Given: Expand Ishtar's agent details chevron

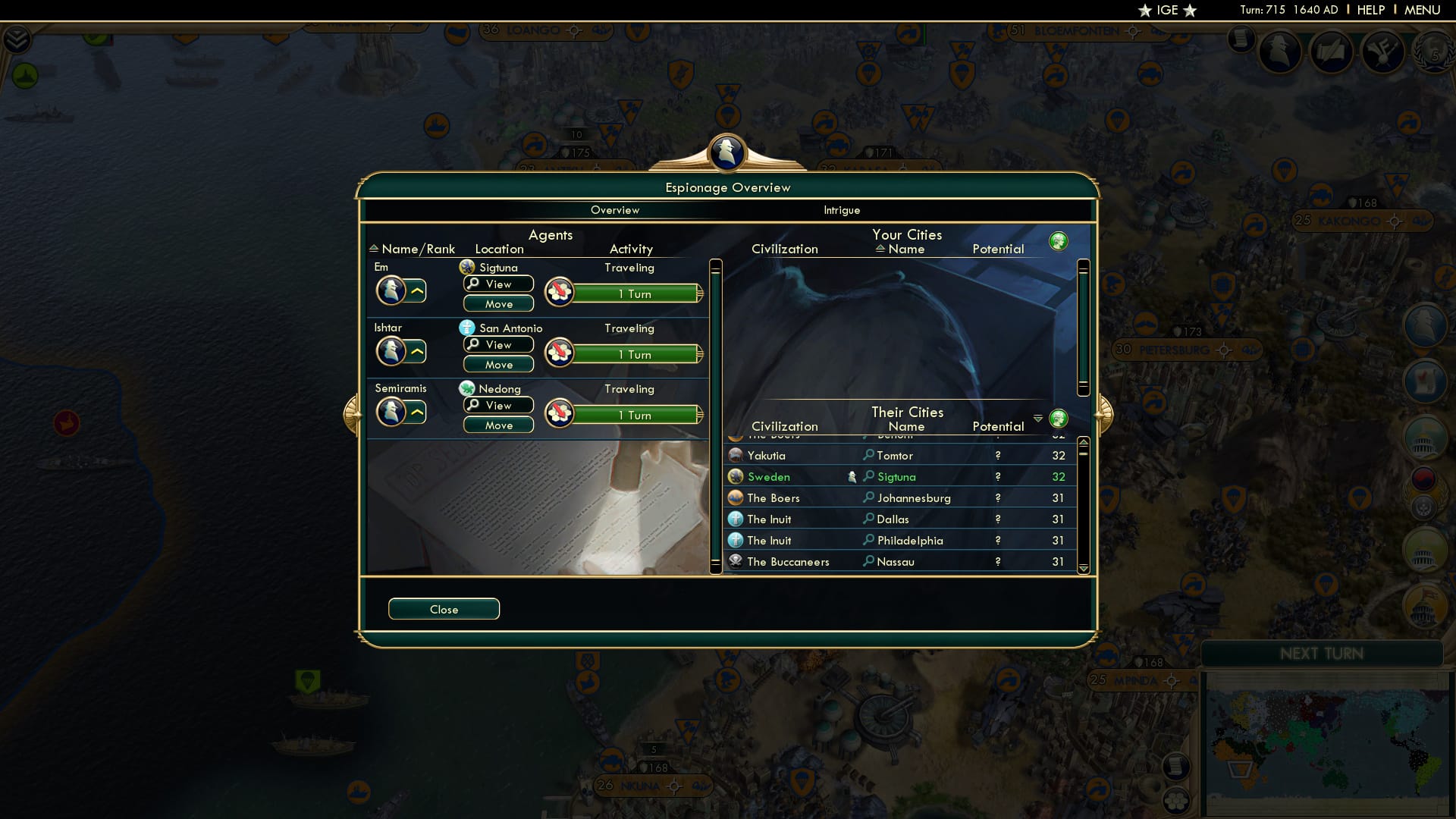Looking at the screenshot, I should pos(416,351).
